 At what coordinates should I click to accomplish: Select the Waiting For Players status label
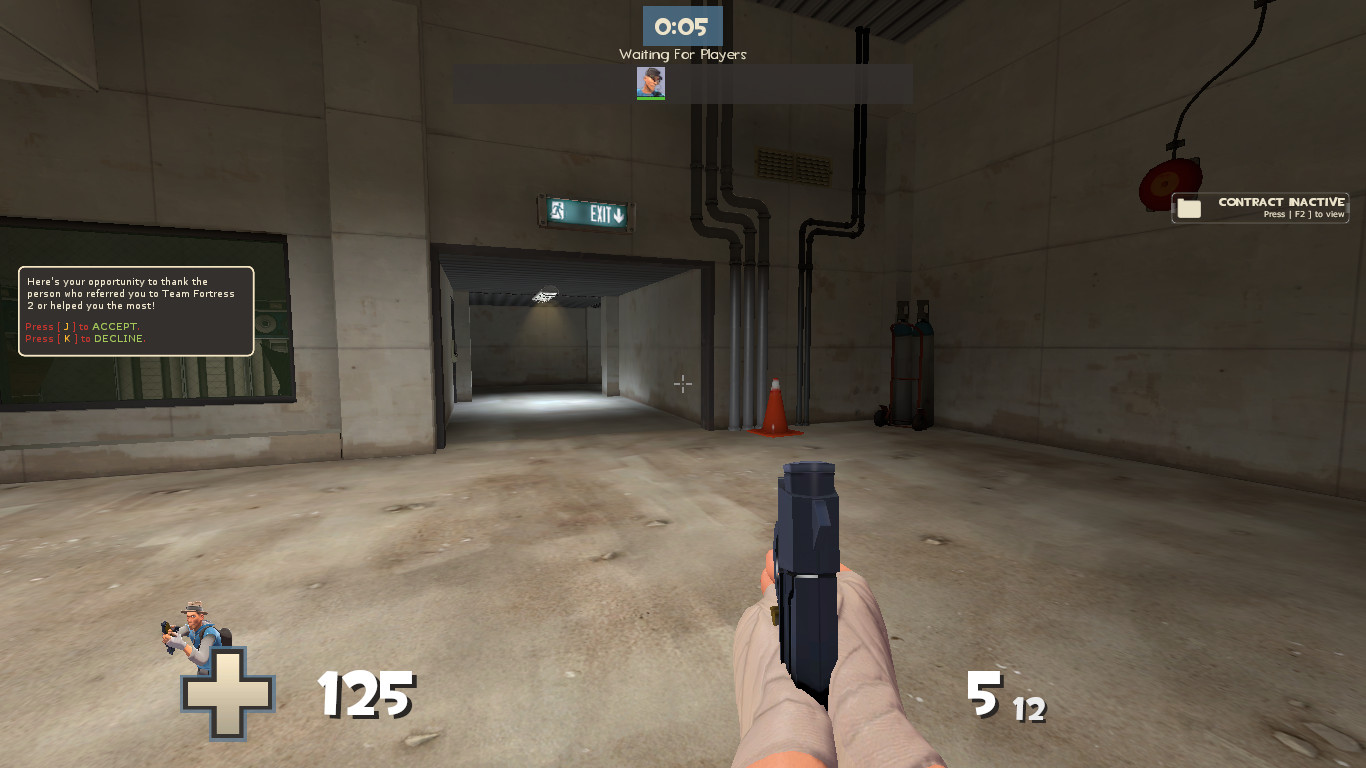click(x=682, y=54)
